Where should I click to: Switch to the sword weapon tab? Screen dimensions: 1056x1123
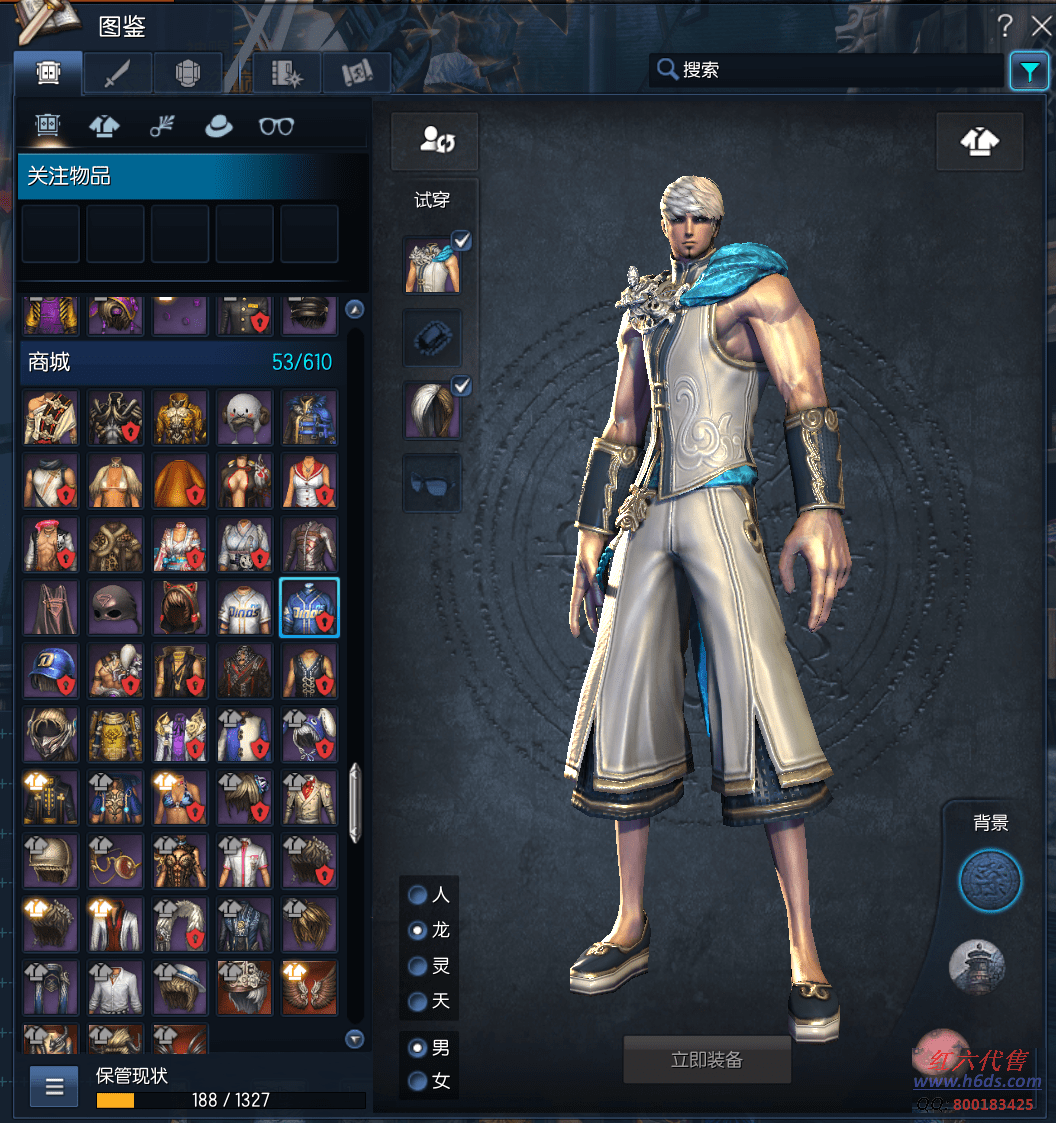pos(117,73)
